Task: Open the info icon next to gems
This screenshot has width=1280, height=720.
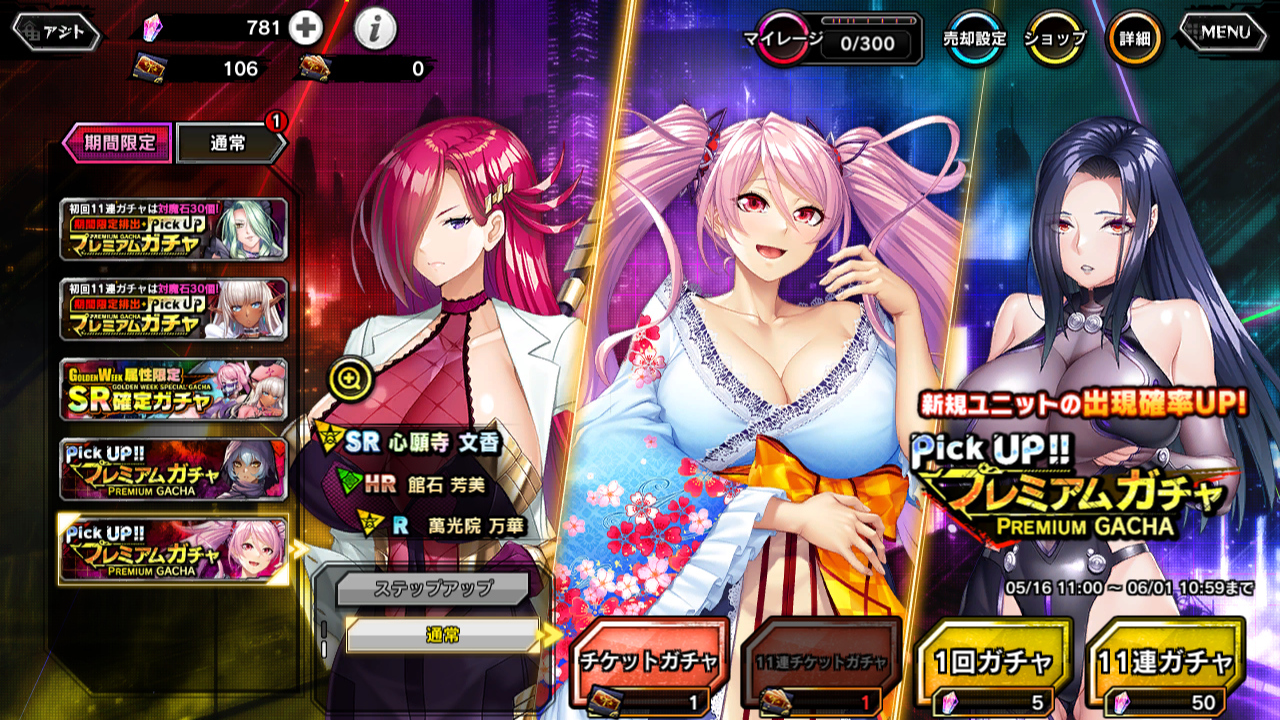Action: (375, 30)
